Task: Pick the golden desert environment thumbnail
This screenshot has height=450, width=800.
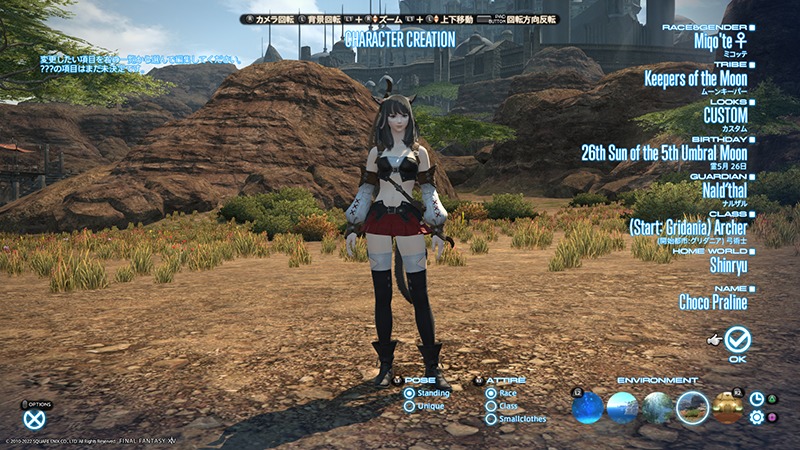Action: 727,407
